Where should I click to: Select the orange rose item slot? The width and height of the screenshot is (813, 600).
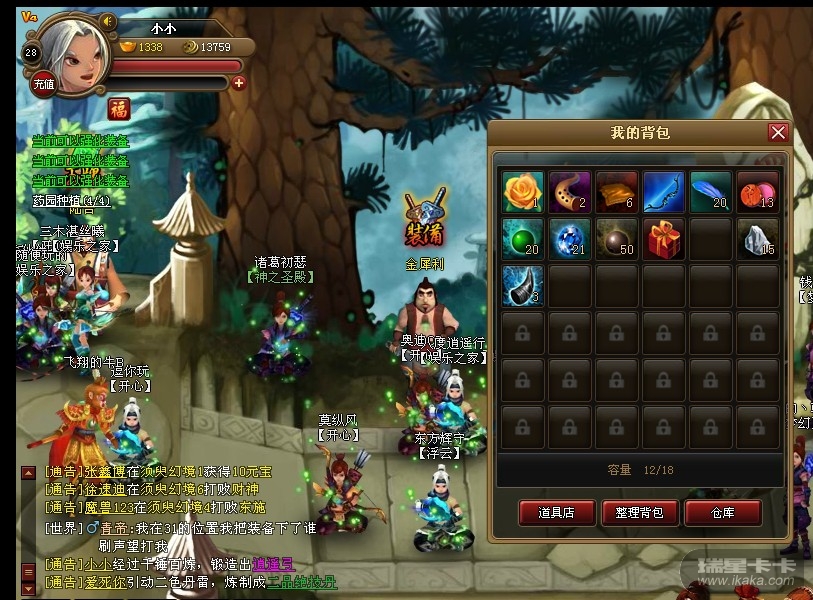click(522, 192)
